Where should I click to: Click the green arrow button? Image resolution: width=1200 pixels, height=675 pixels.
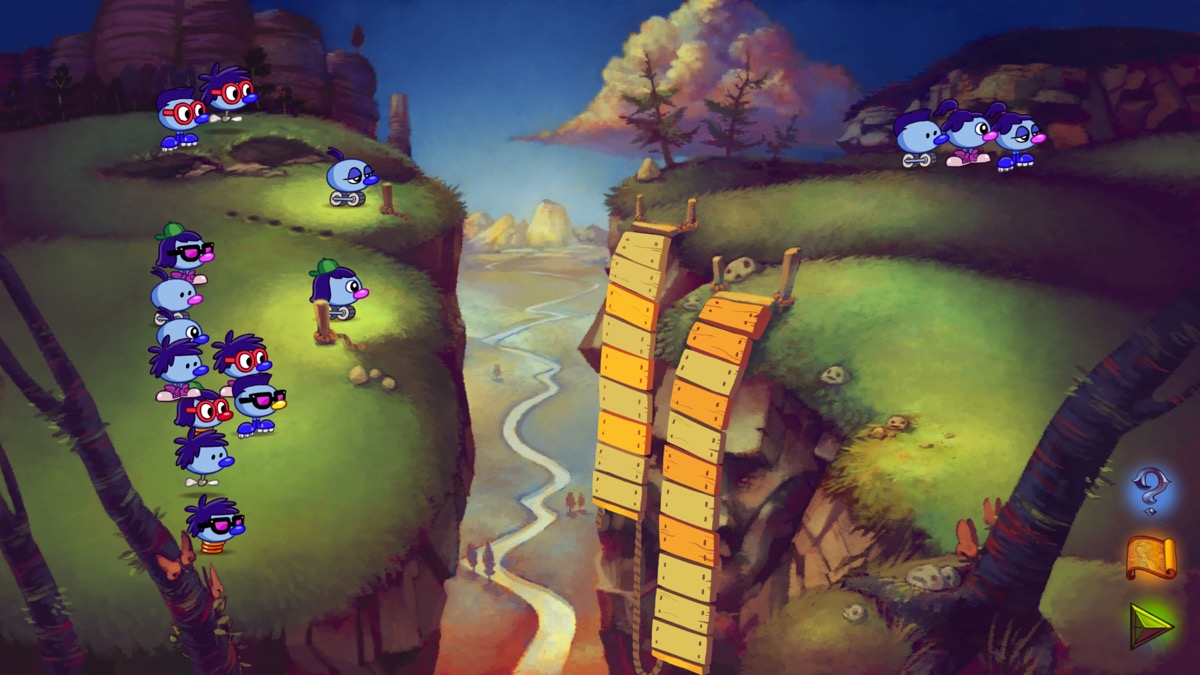pos(1150,625)
